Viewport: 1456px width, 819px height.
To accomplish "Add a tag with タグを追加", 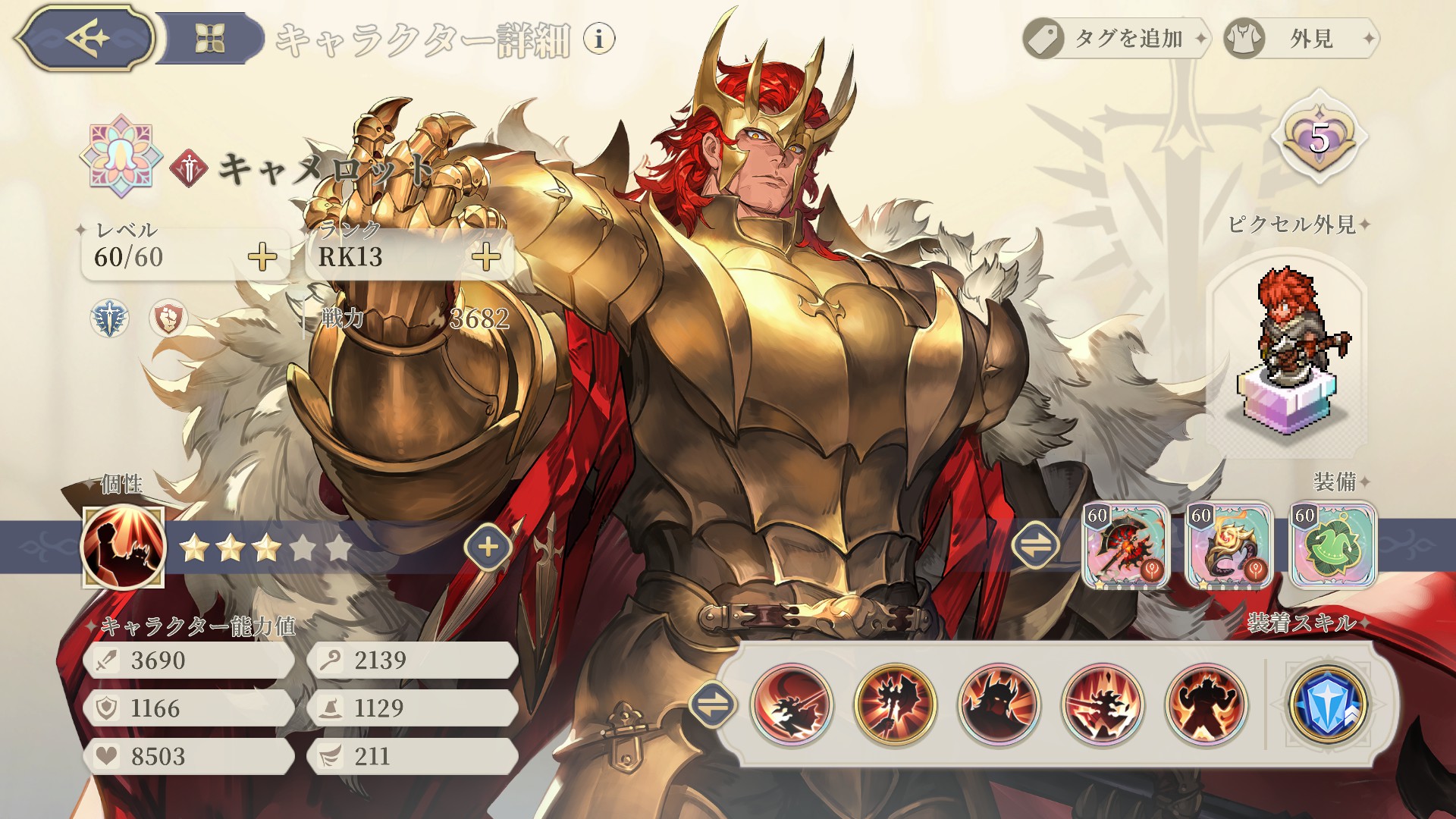I will [x=1116, y=38].
